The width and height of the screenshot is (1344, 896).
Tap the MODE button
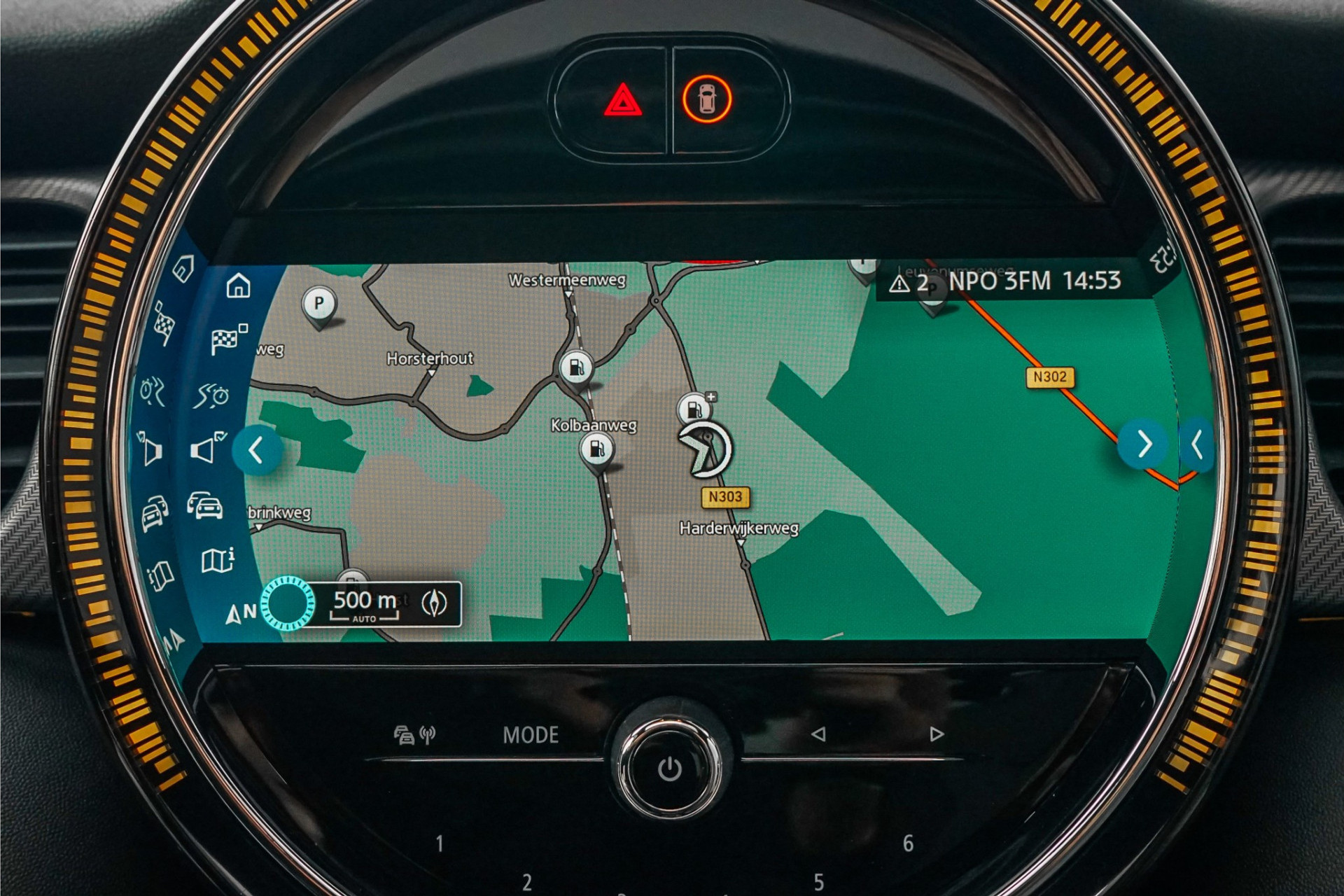pos(531,735)
